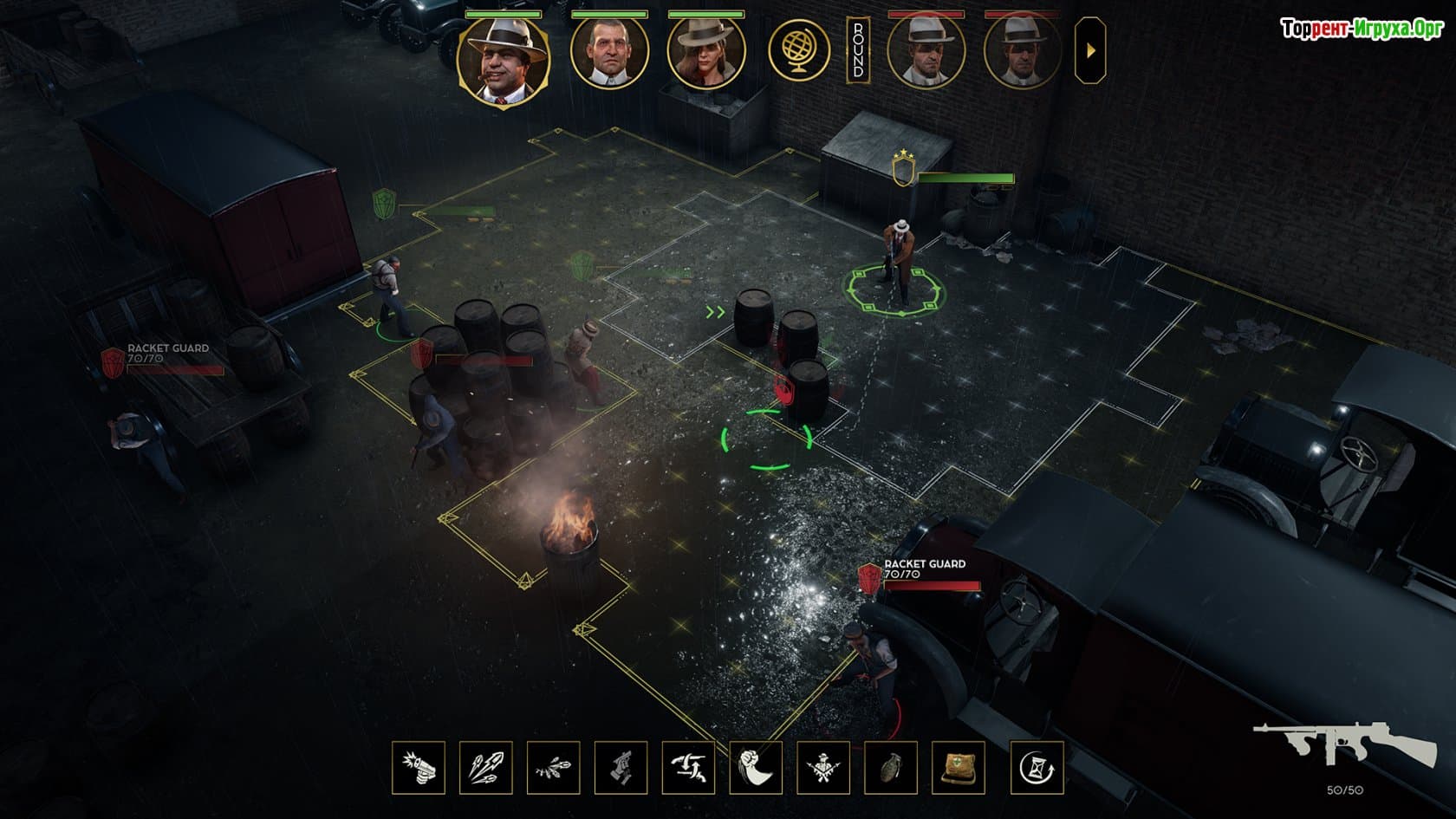Image resolution: width=1456 pixels, height=819 pixels.
Task: Select the gangster with crossed guns ability
Action: 823,768
